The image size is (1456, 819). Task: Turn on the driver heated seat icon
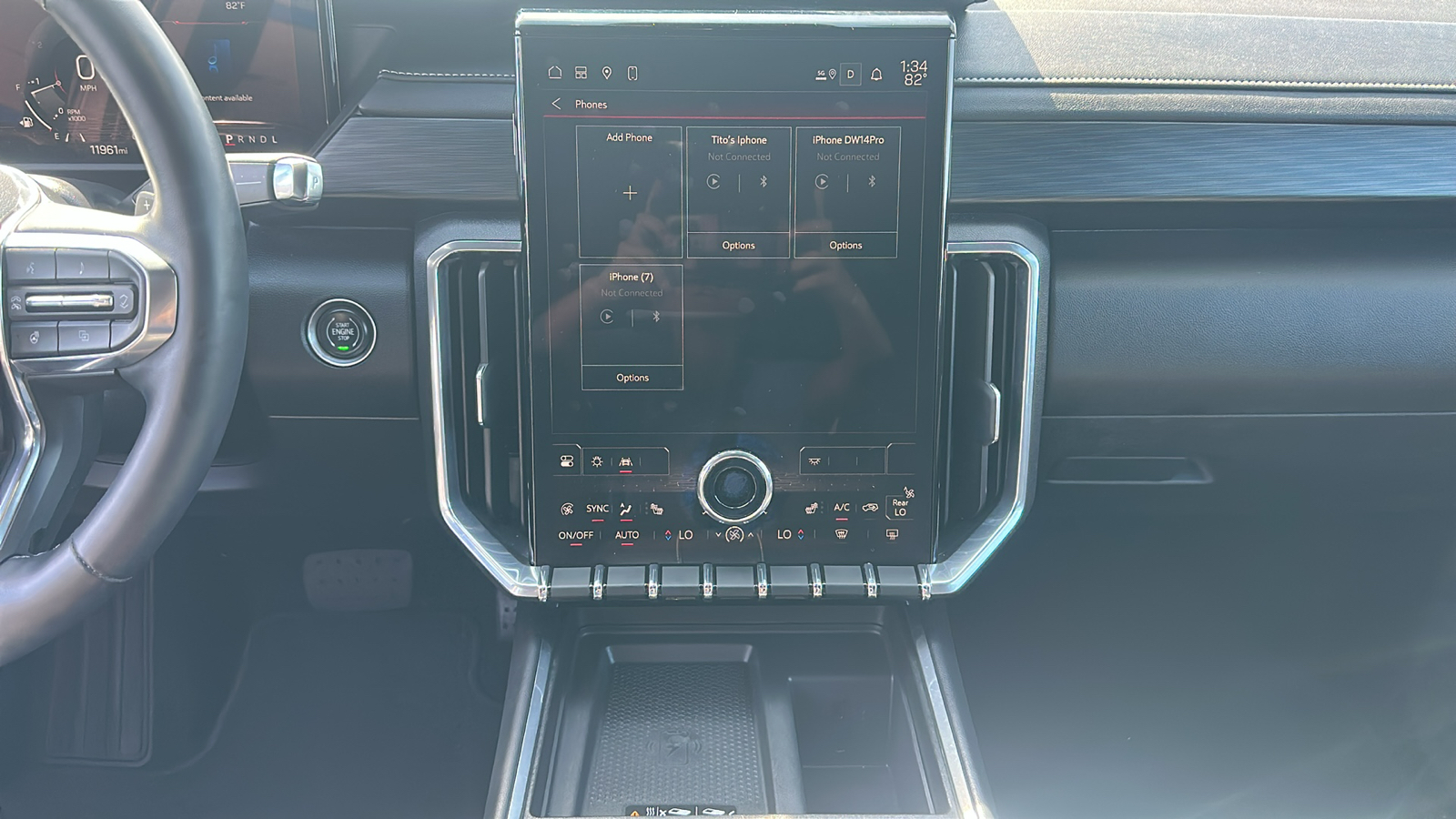657,508
